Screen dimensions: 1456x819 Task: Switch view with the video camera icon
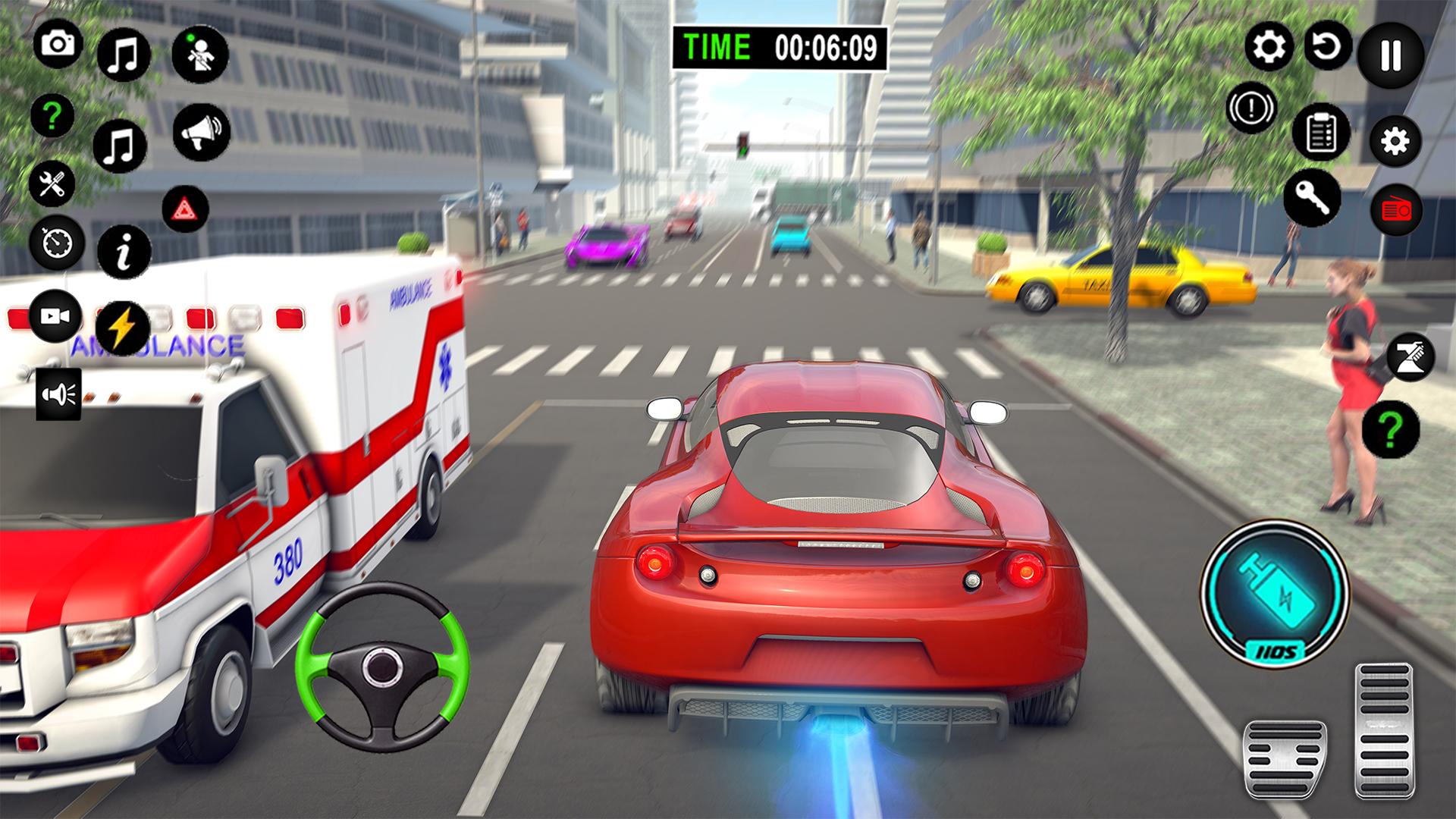pyautogui.click(x=56, y=315)
